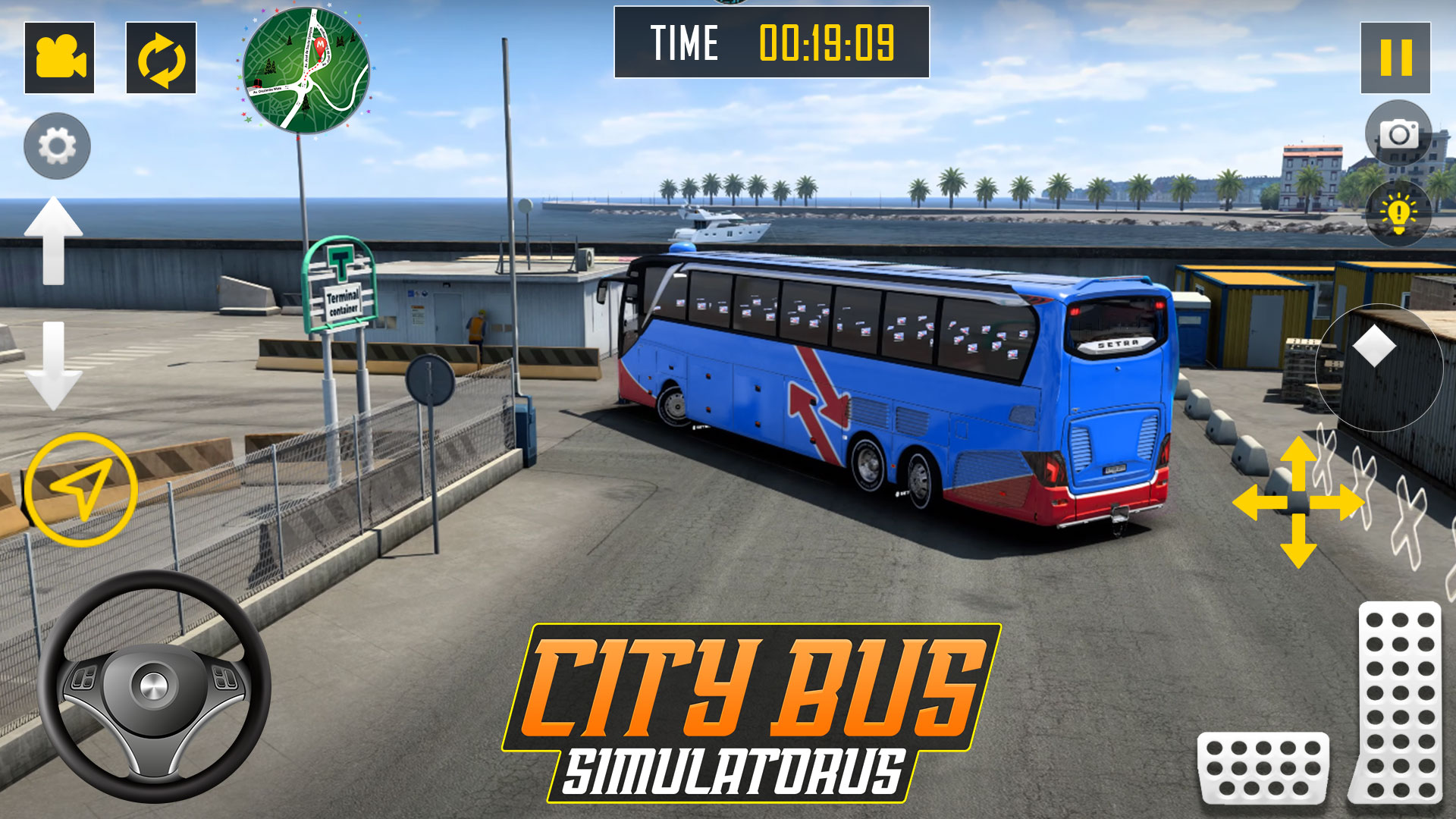Open the settings gear
This screenshot has height=819, width=1456.
[x=56, y=146]
